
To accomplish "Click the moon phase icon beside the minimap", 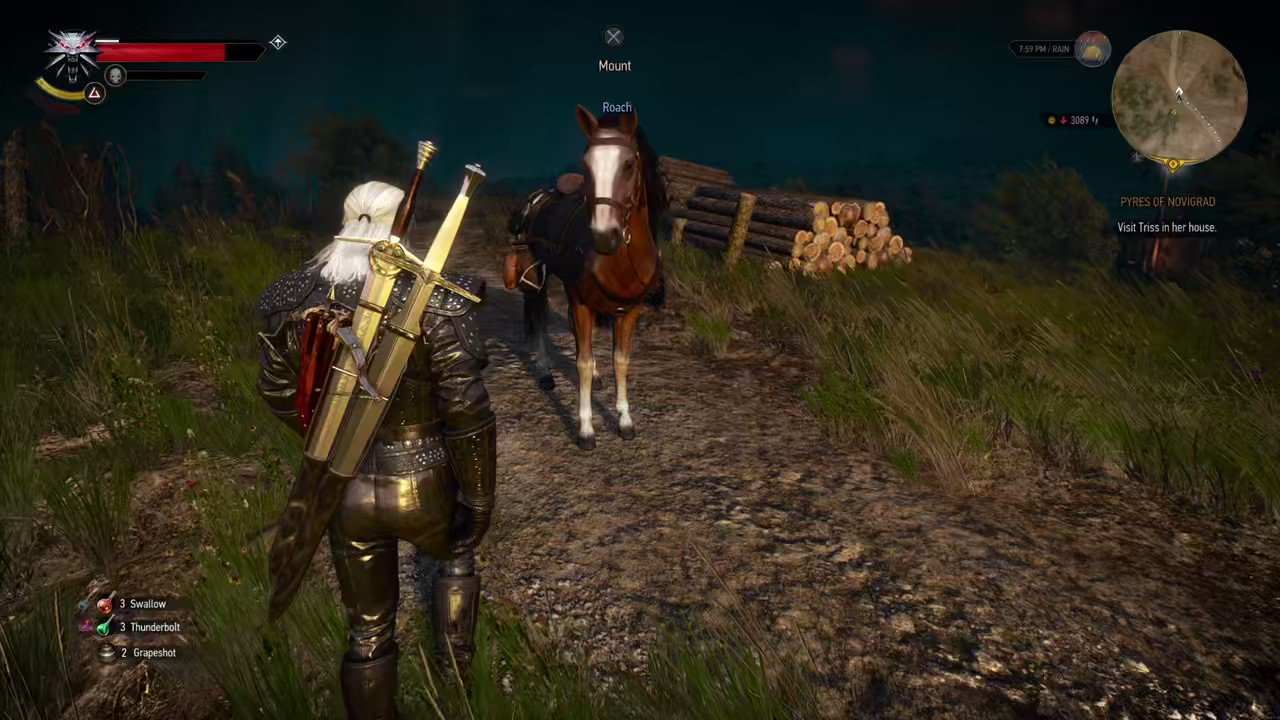I will click(x=1092, y=50).
